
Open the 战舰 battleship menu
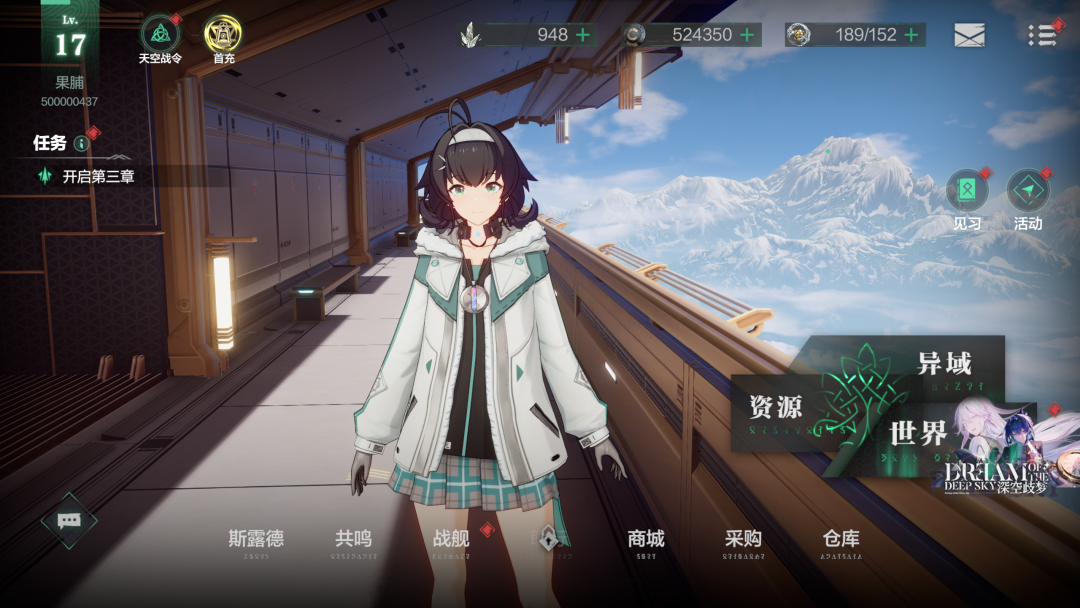451,540
